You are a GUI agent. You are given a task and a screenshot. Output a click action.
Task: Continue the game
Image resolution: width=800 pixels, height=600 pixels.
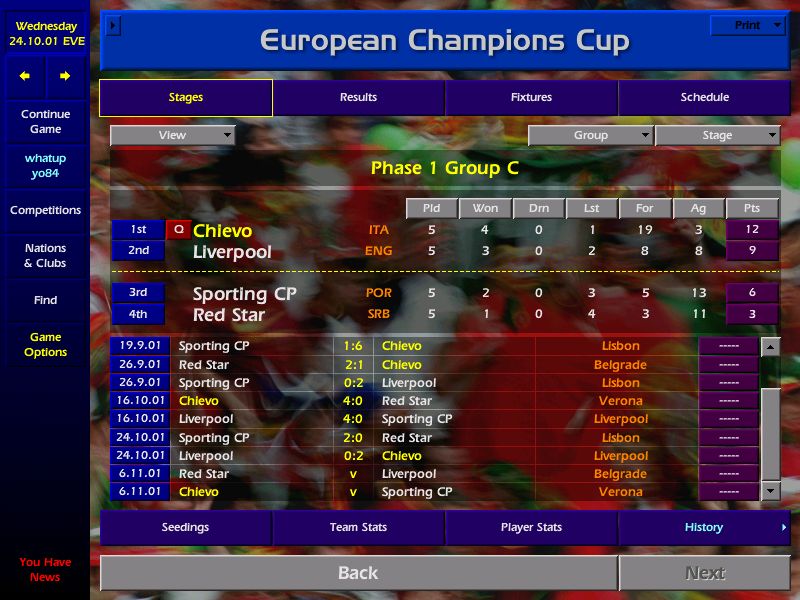(x=45, y=121)
